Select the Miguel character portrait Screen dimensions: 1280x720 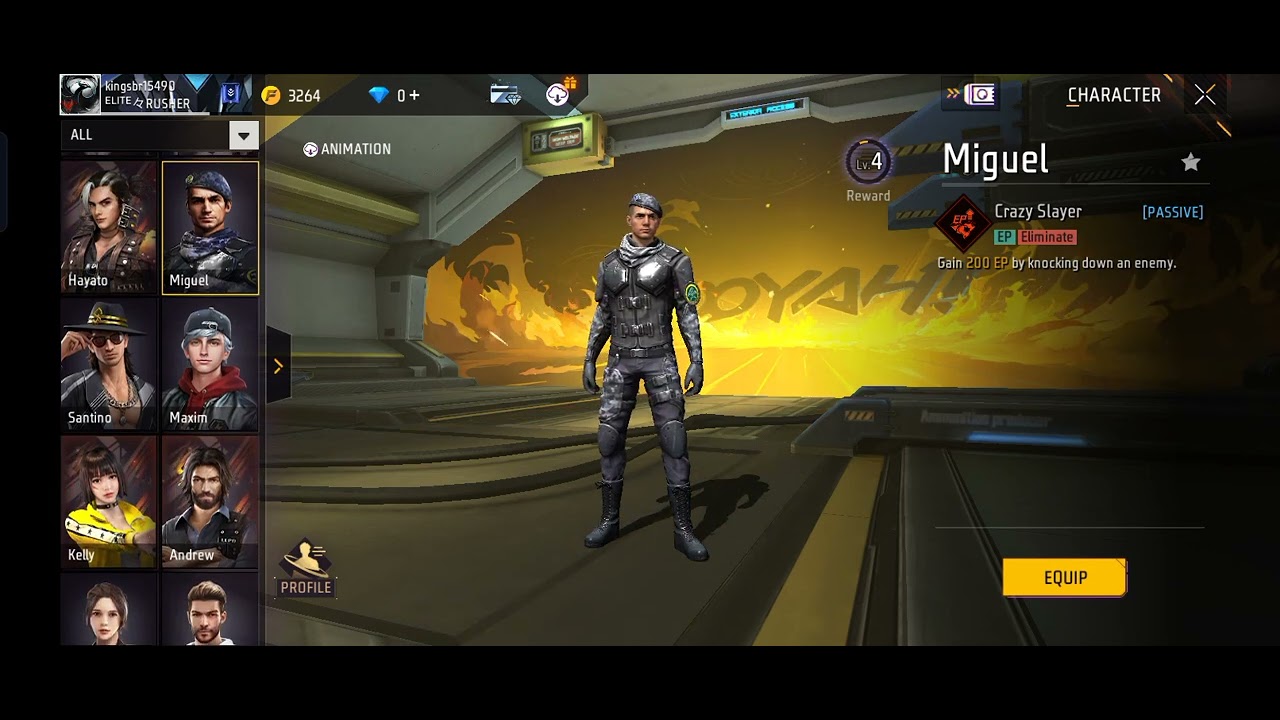[x=210, y=227]
